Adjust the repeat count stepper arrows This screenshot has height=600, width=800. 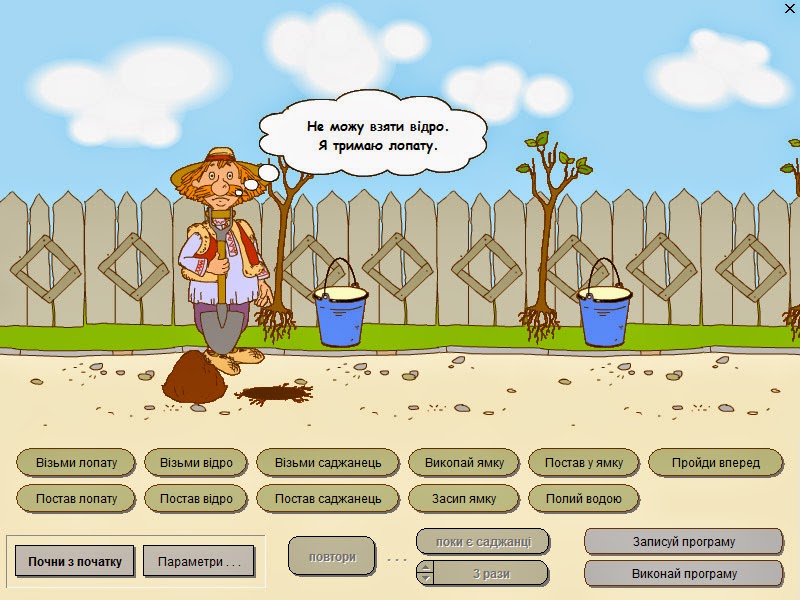[425, 573]
